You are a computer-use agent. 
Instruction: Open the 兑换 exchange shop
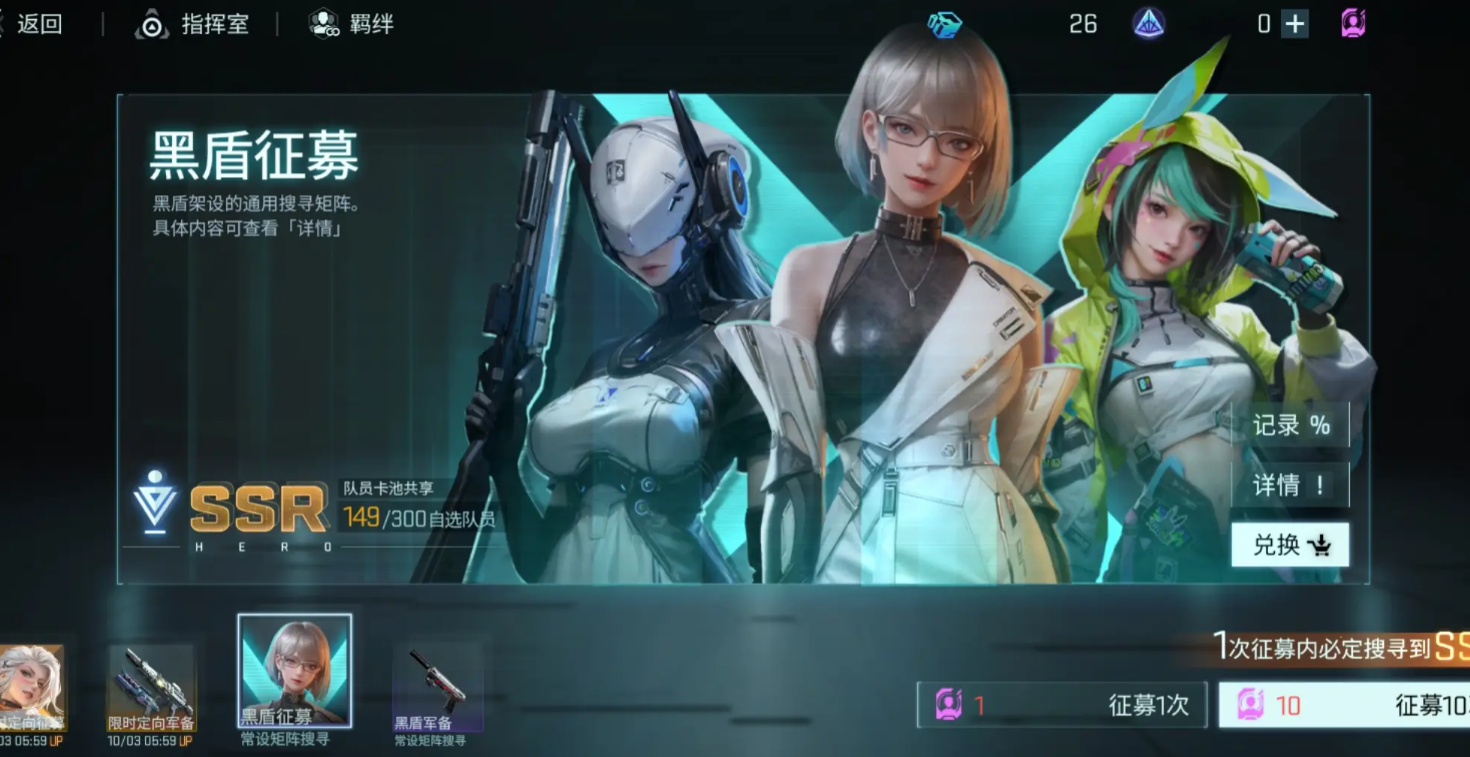click(x=1290, y=545)
